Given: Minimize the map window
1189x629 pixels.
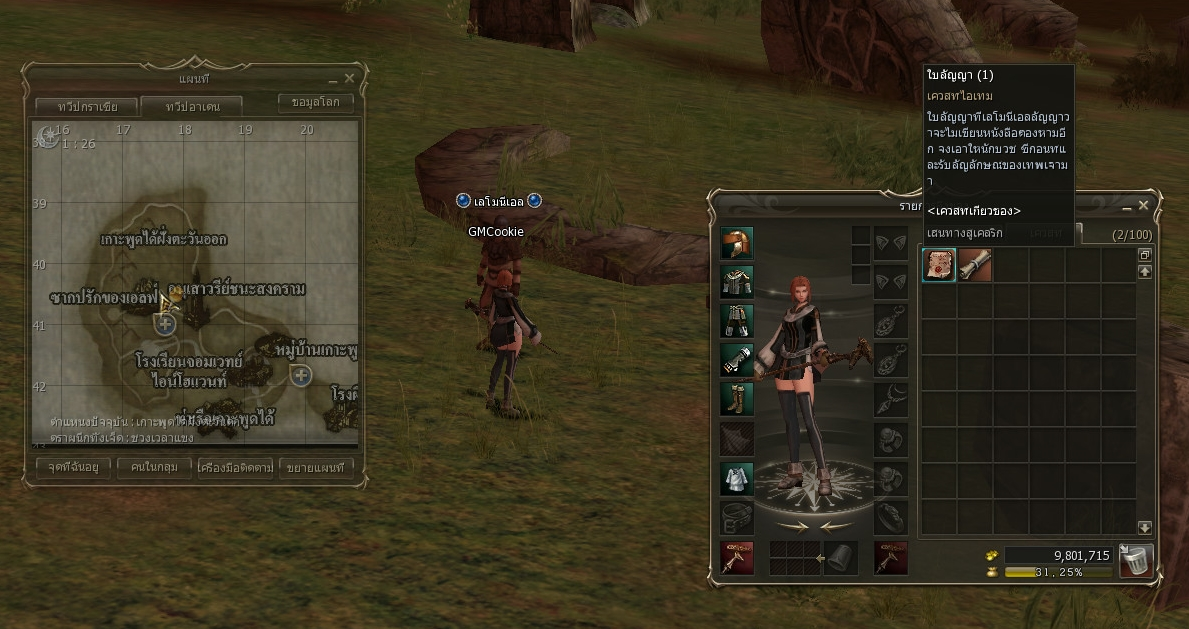Looking at the screenshot, I should (333, 79).
